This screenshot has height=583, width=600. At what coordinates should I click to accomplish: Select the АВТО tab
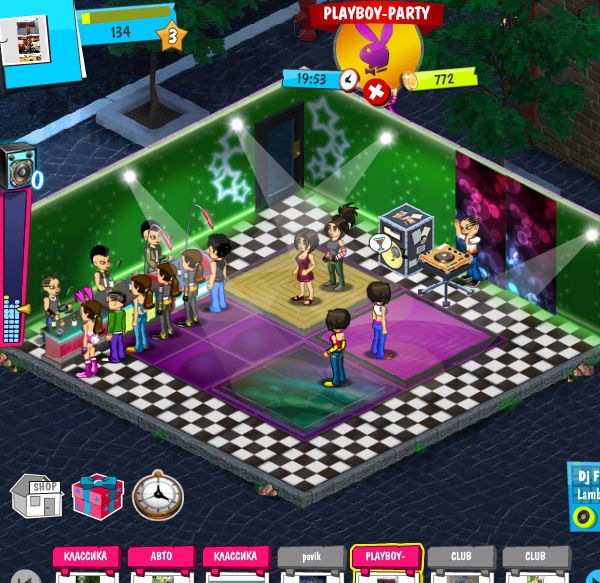coord(160,557)
